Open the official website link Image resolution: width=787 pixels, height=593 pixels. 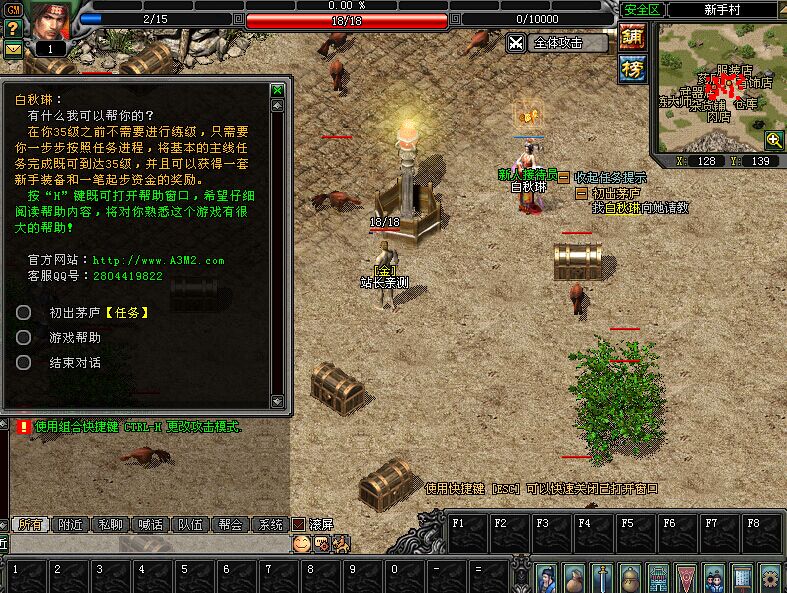156,260
